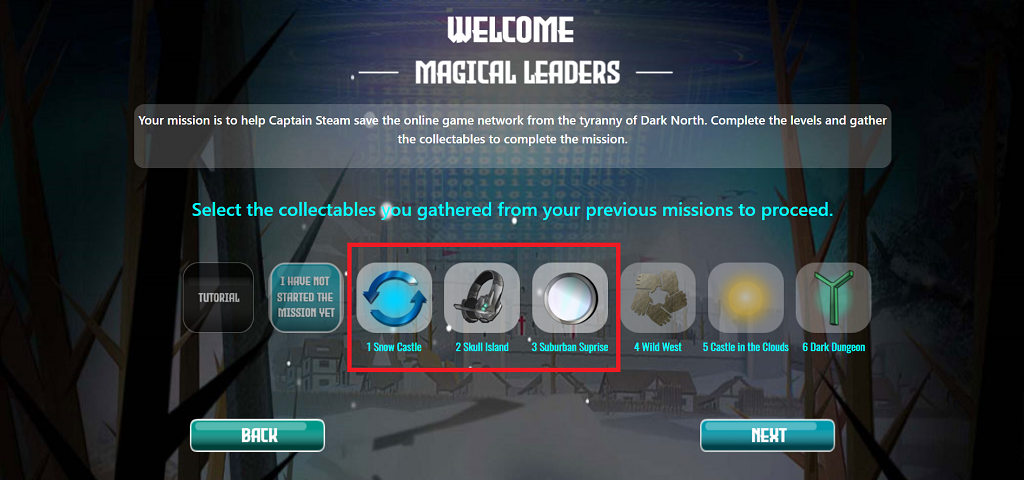The width and height of the screenshot is (1024, 480).
Task: Choose 'I have not started the mission yet'
Action: click(306, 297)
